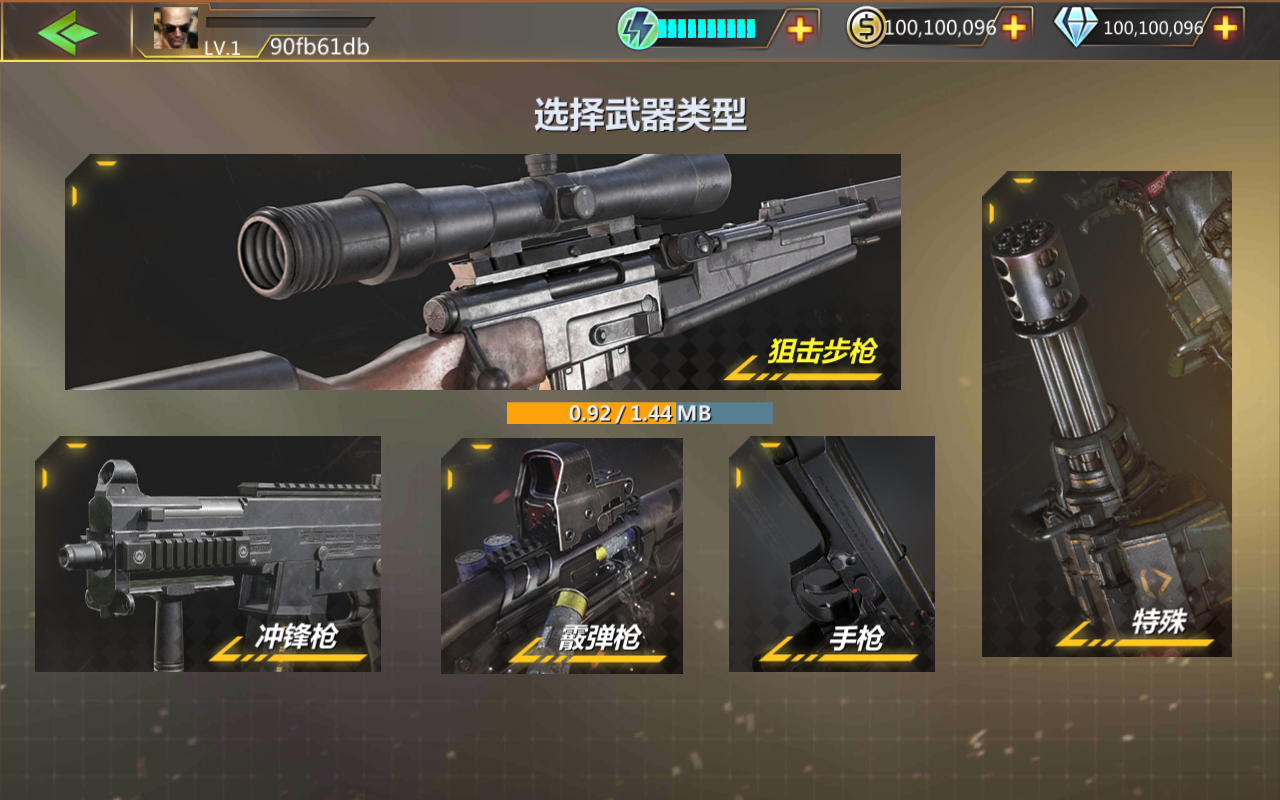The width and height of the screenshot is (1280, 800).
Task: Select the 特殊 special weapons category
Action: click(1106, 414)
